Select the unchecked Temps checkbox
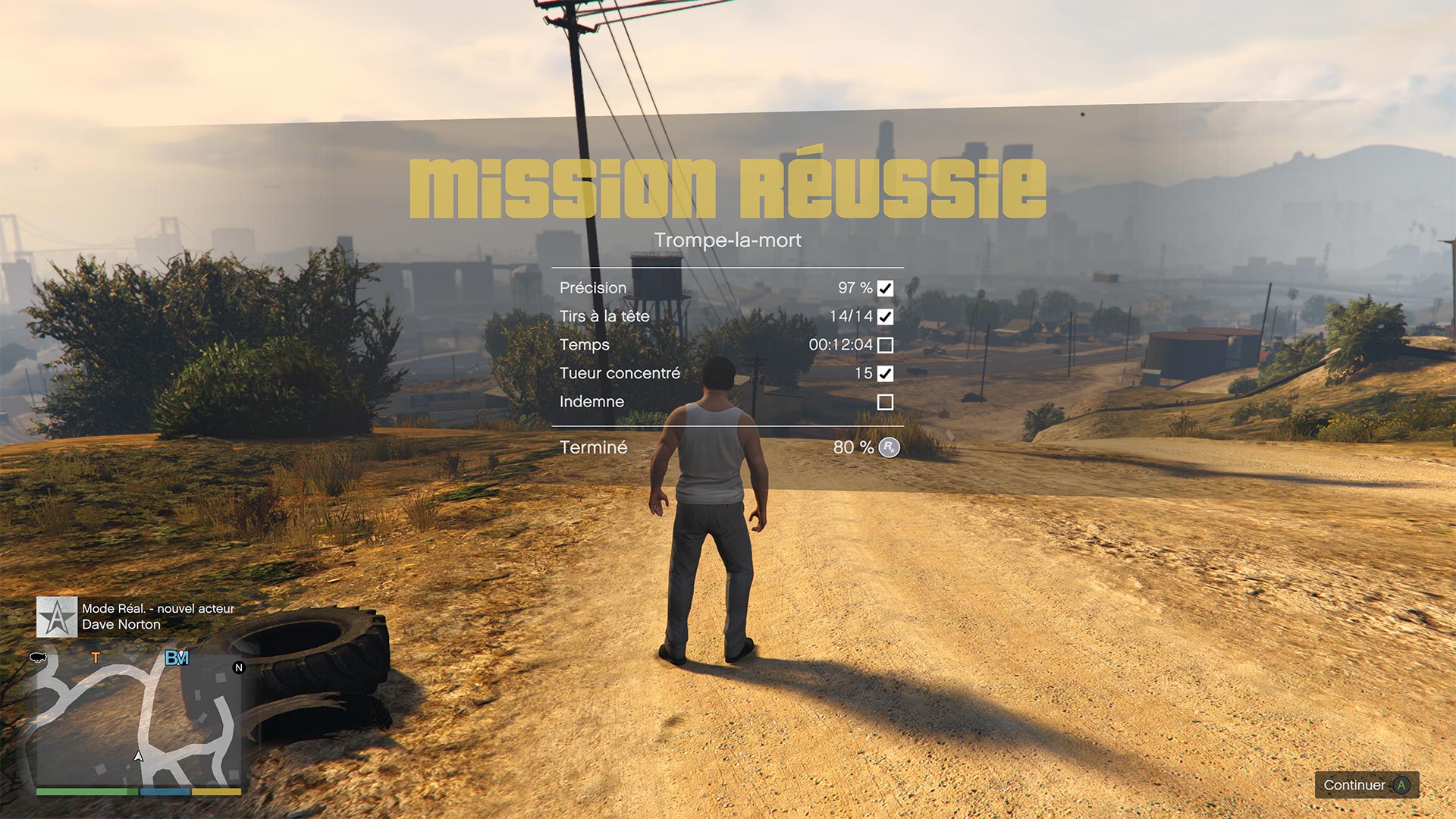This screenshot has width=1456, height=819. 885,345
